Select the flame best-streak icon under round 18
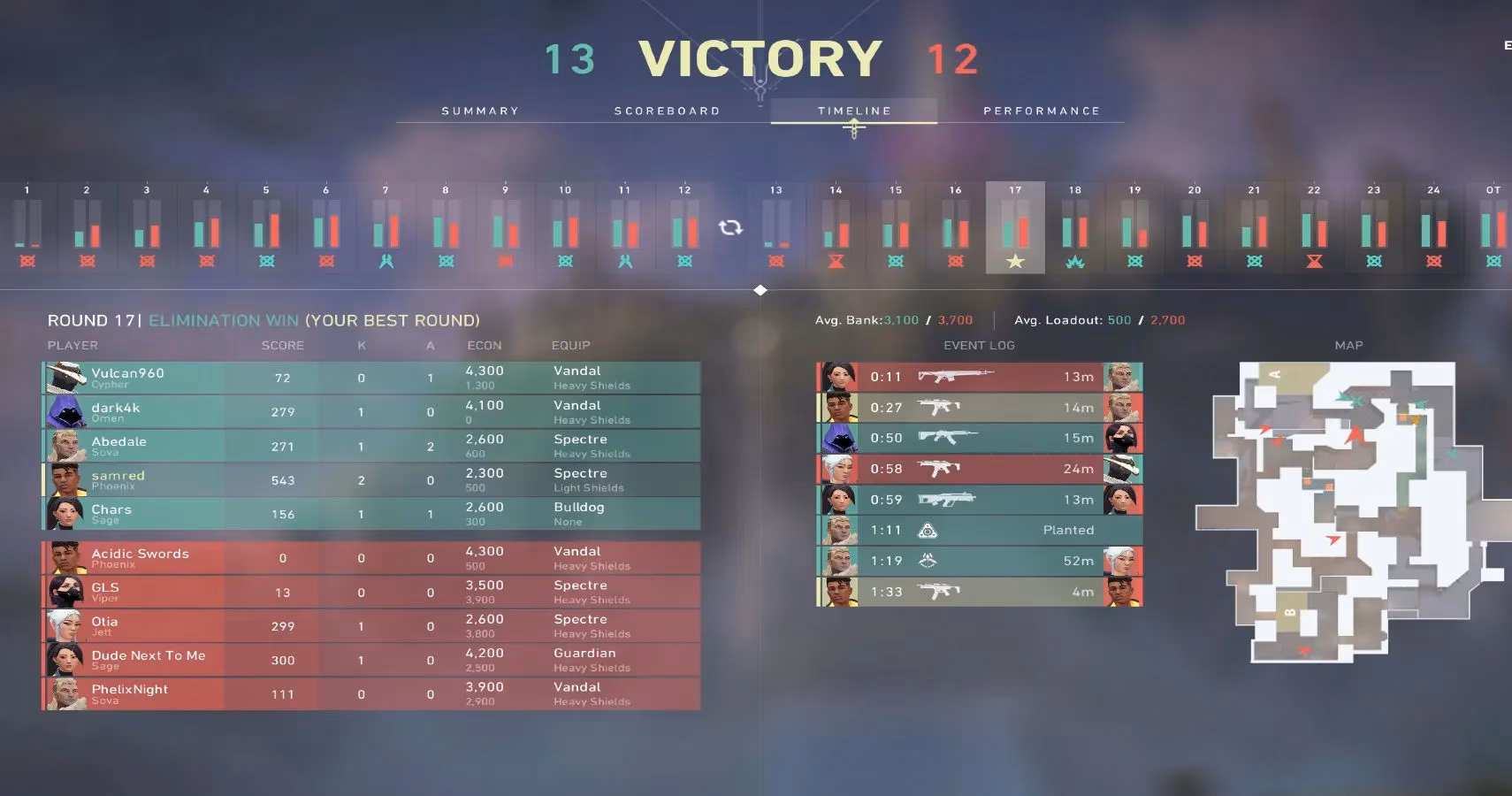 [1075, 261]
